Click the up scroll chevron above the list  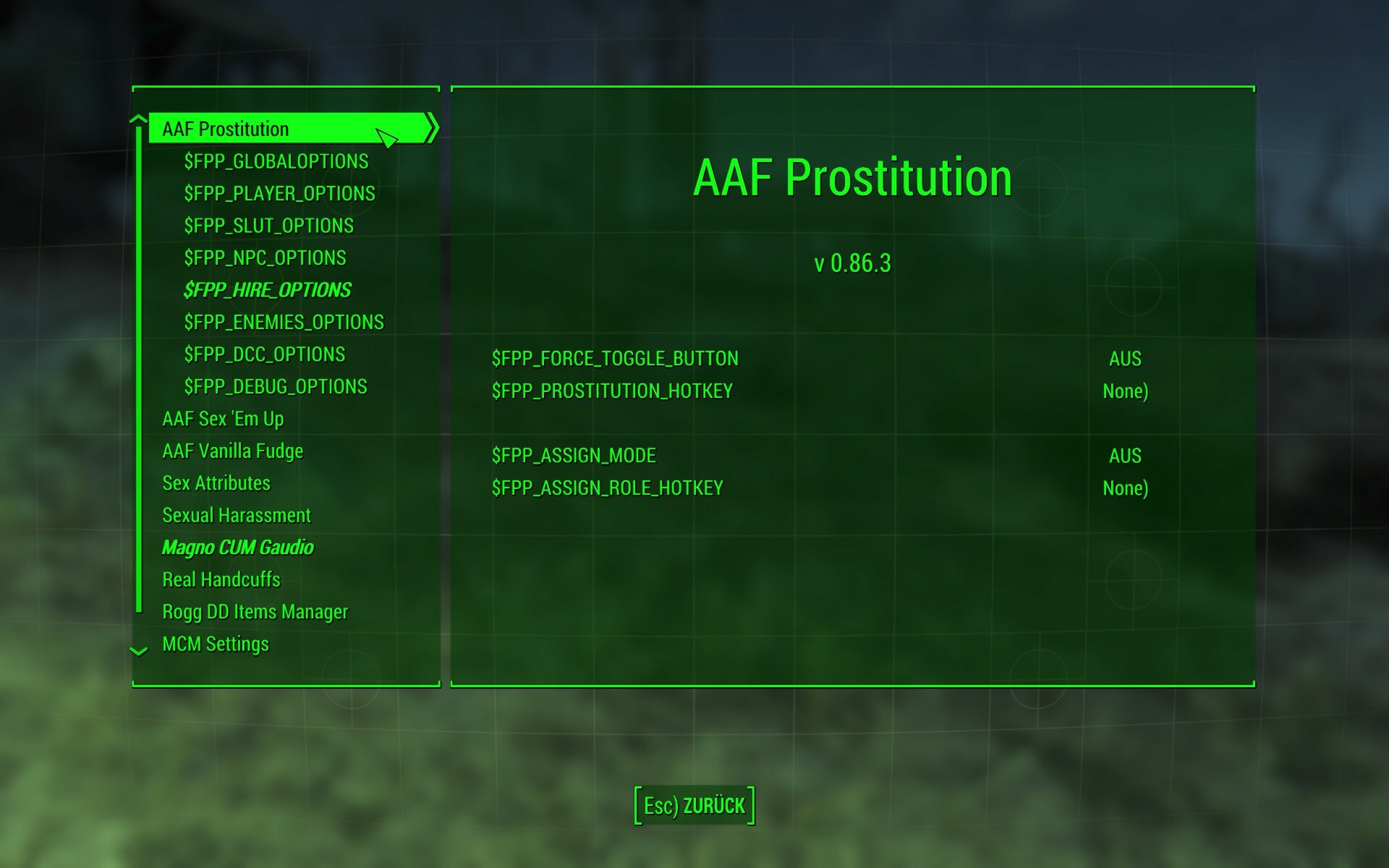137,120
